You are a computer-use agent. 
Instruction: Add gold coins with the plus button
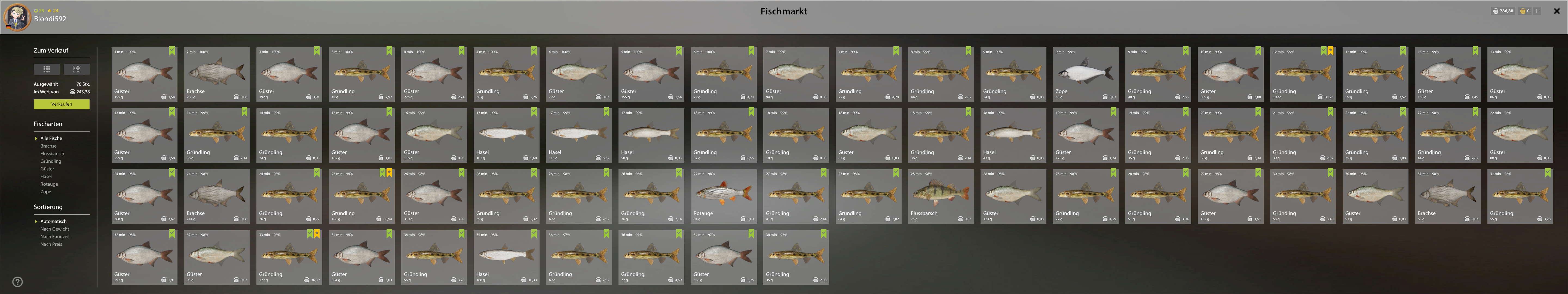point(1536,11)
